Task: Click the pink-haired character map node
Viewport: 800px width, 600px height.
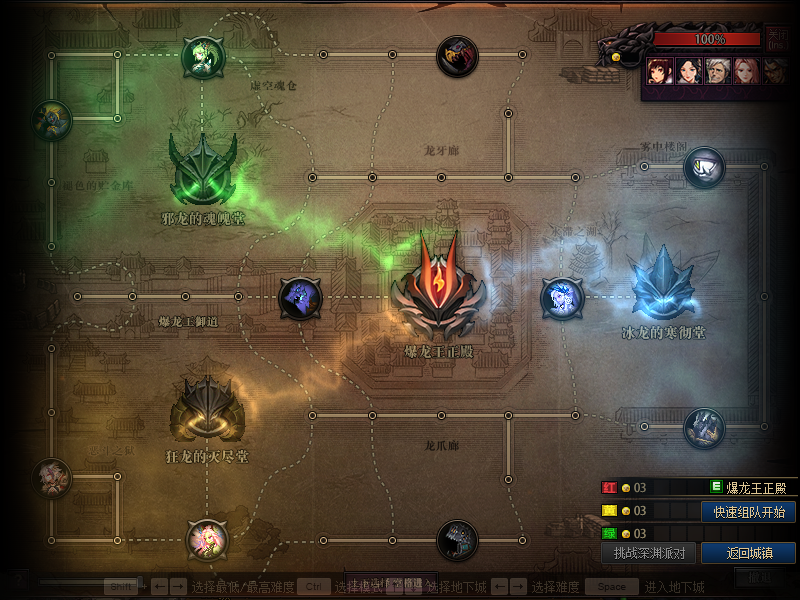Action: pos(207,540)
